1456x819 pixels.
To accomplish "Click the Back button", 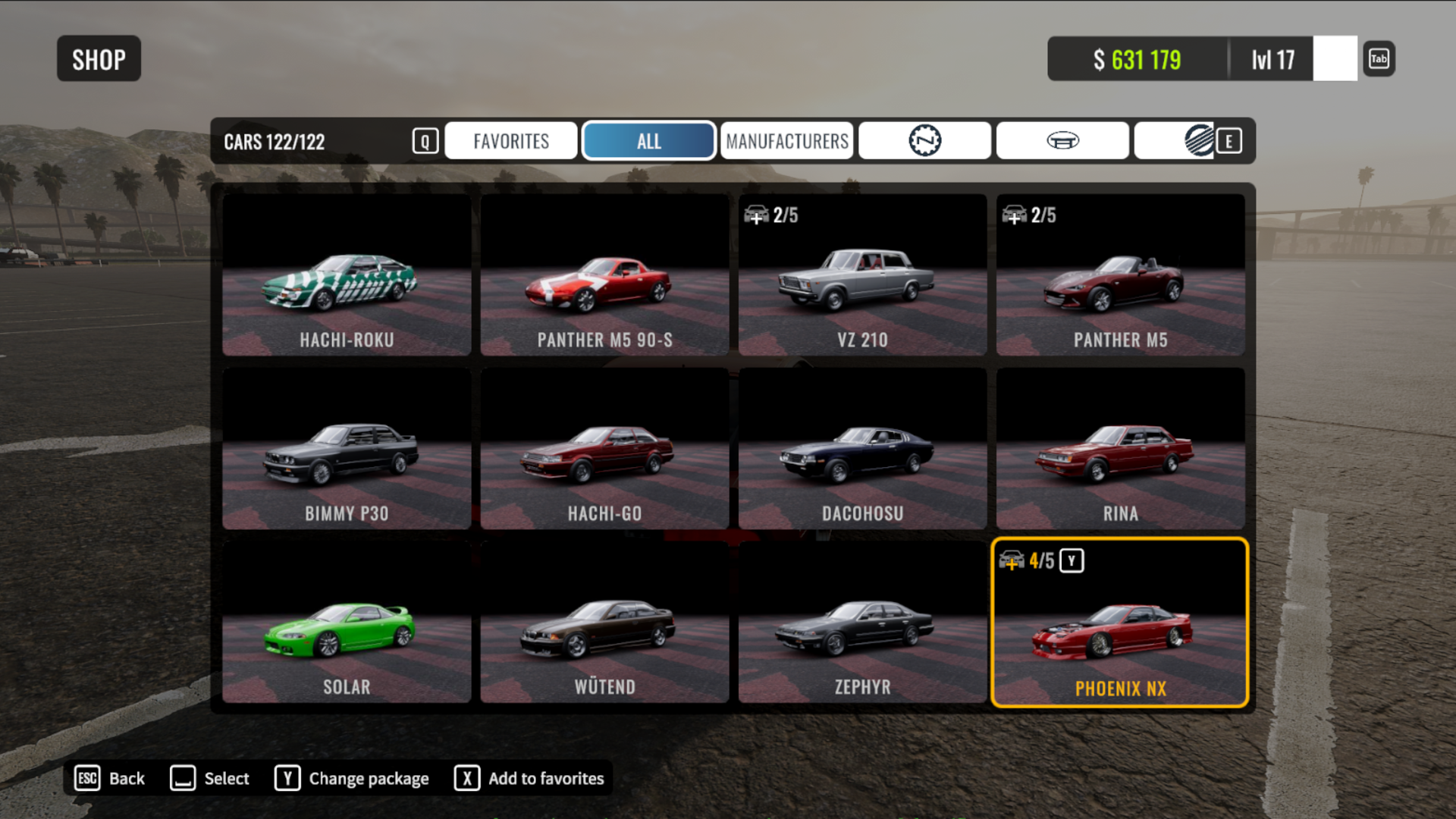I will tap(111, 778).
